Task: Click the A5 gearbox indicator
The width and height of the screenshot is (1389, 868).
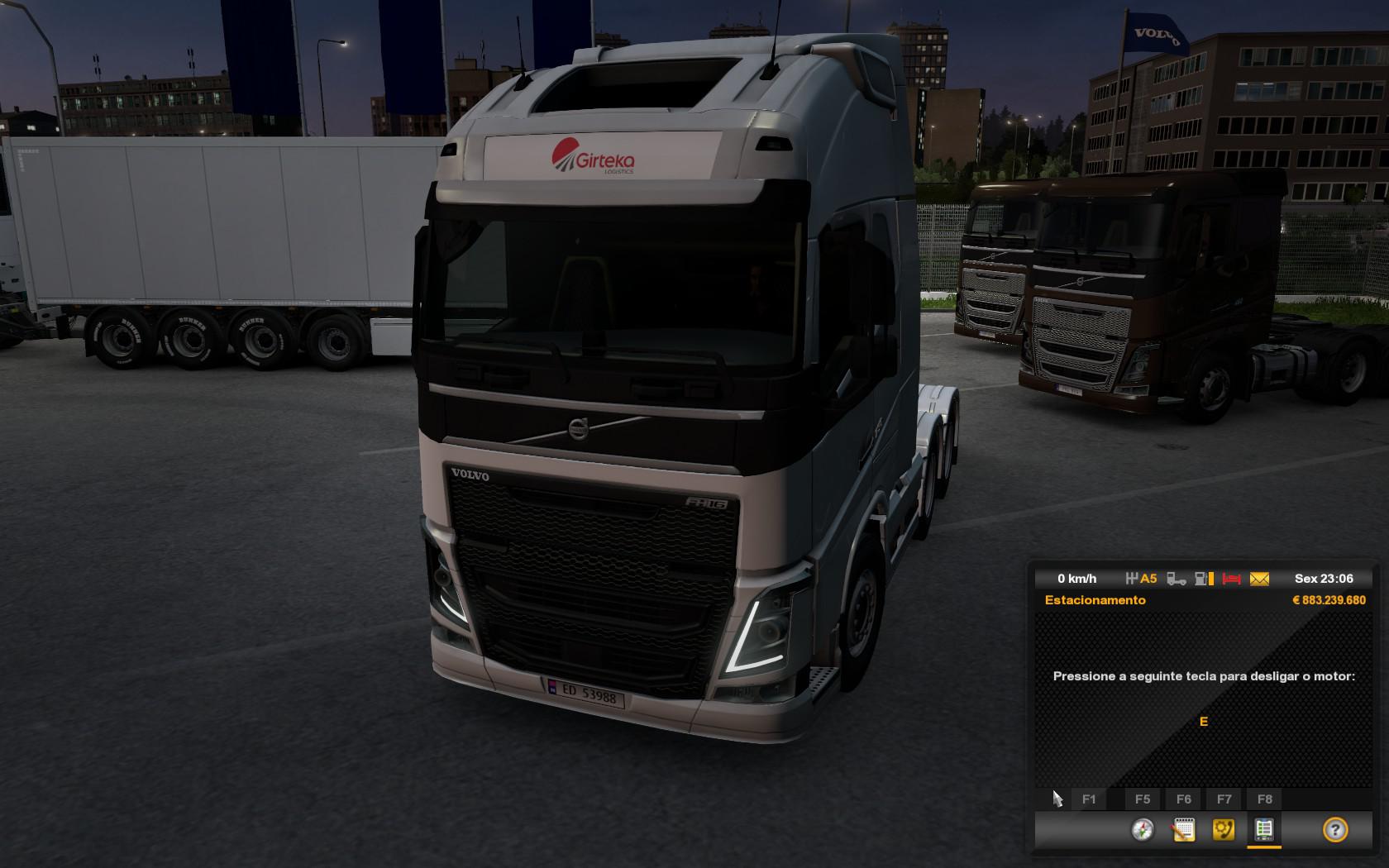Action: point(1144,579)
